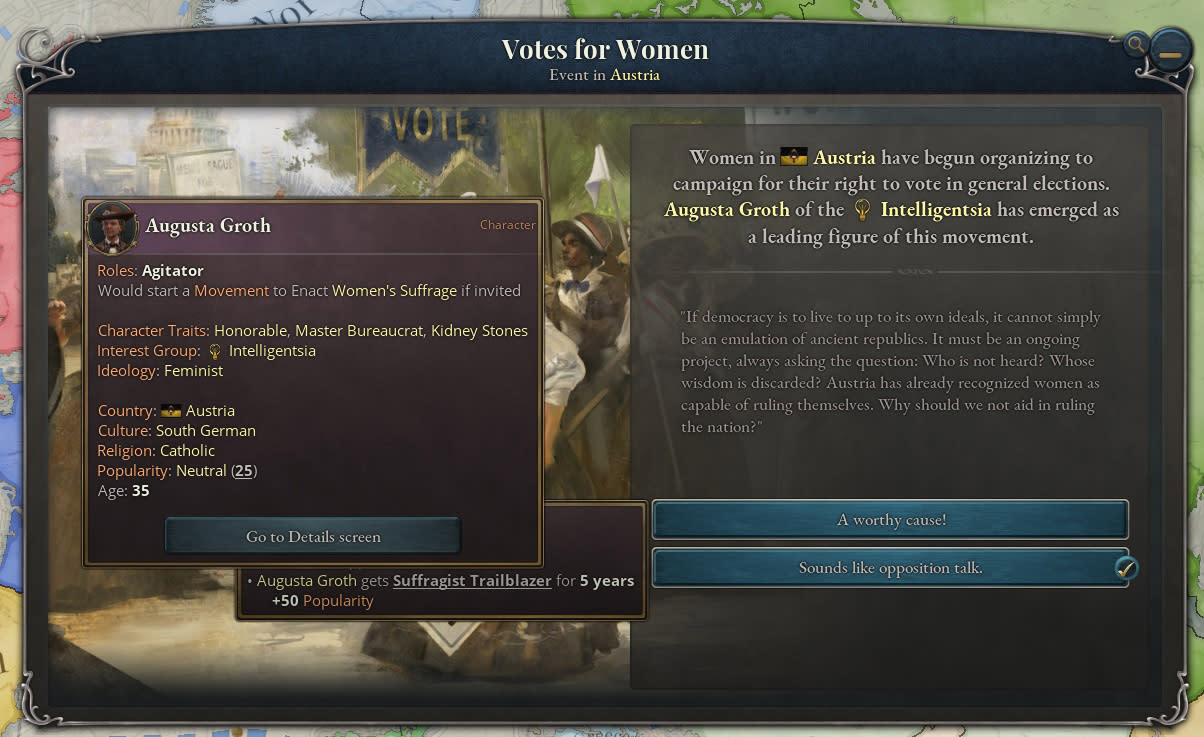Open Augusta Groth's Details screen
The image size is (1204, 737).
click(313, 537)
